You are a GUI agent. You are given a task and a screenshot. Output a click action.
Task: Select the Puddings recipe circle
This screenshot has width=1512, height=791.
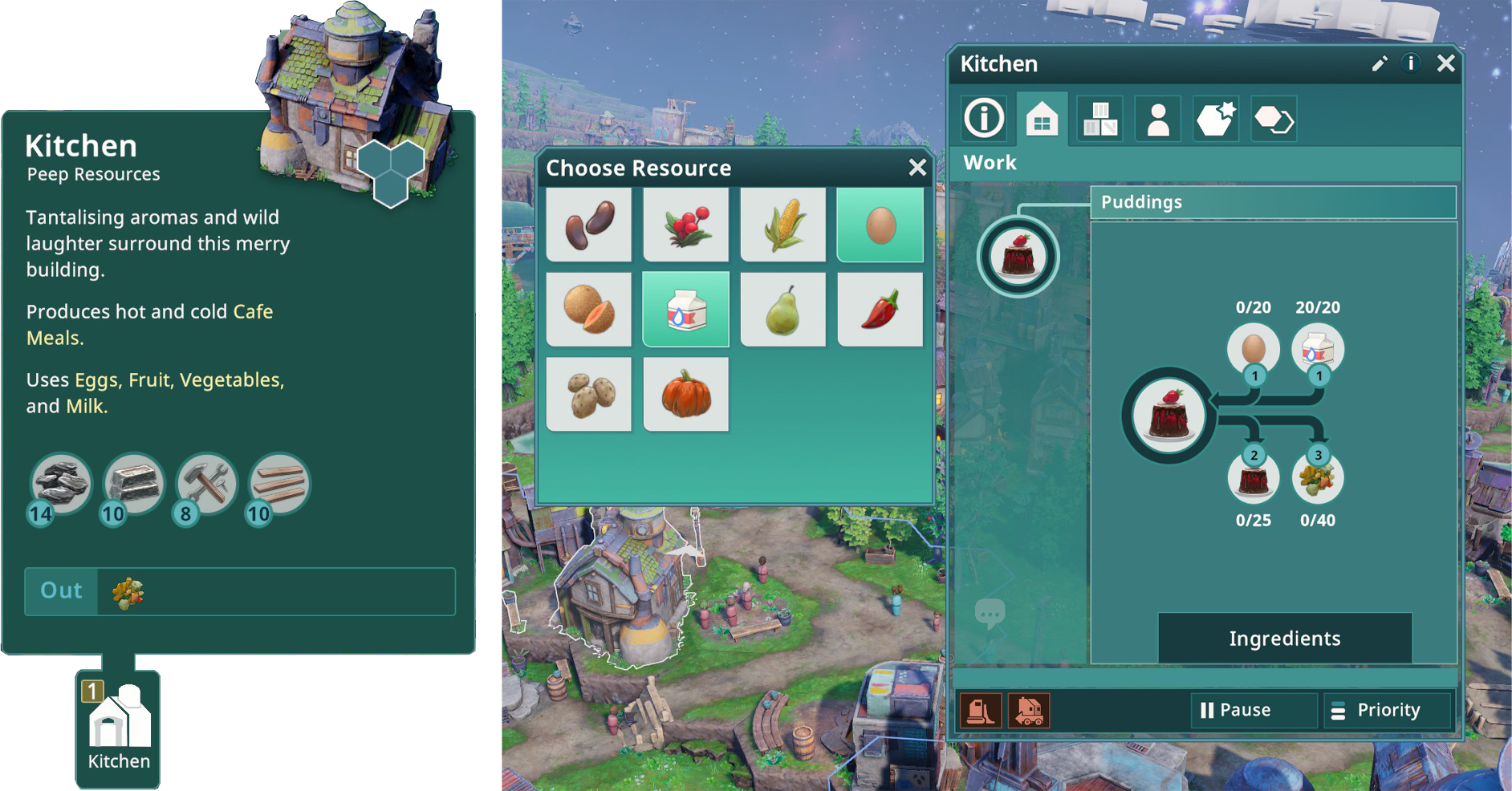coord(1018,257)
